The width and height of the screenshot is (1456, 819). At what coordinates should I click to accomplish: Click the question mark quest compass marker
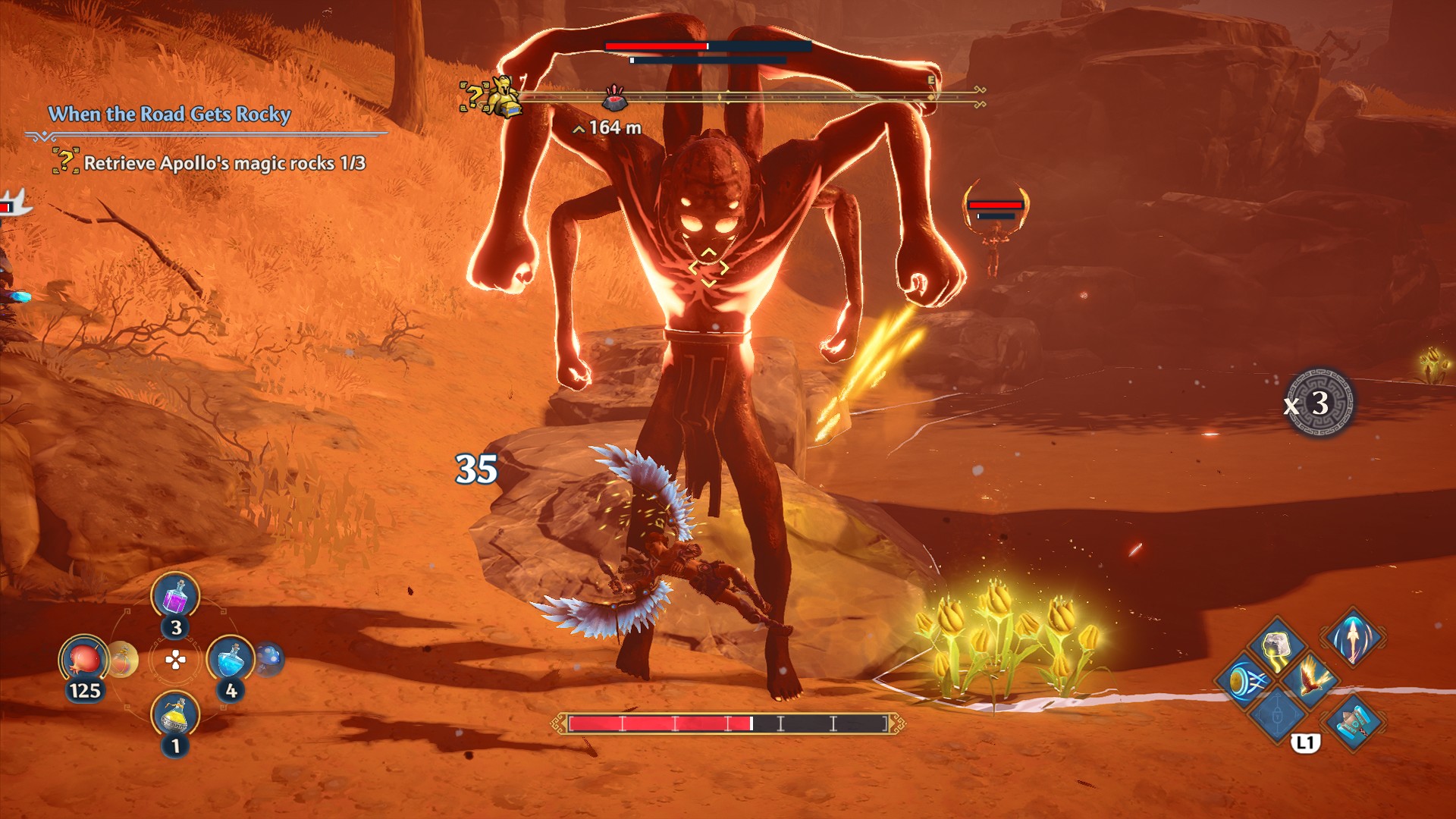472,96
